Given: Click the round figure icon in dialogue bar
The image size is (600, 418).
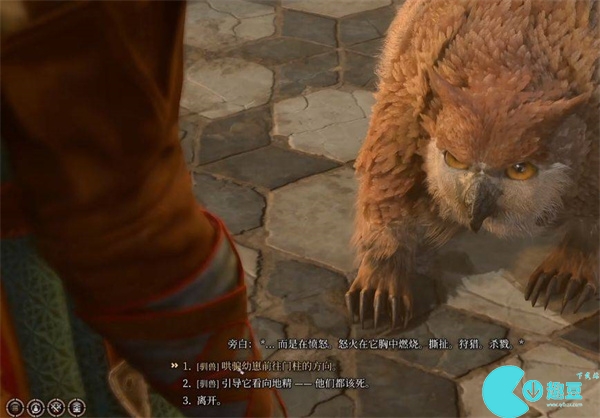Looking at the screenshot, I should click(35, 406).
